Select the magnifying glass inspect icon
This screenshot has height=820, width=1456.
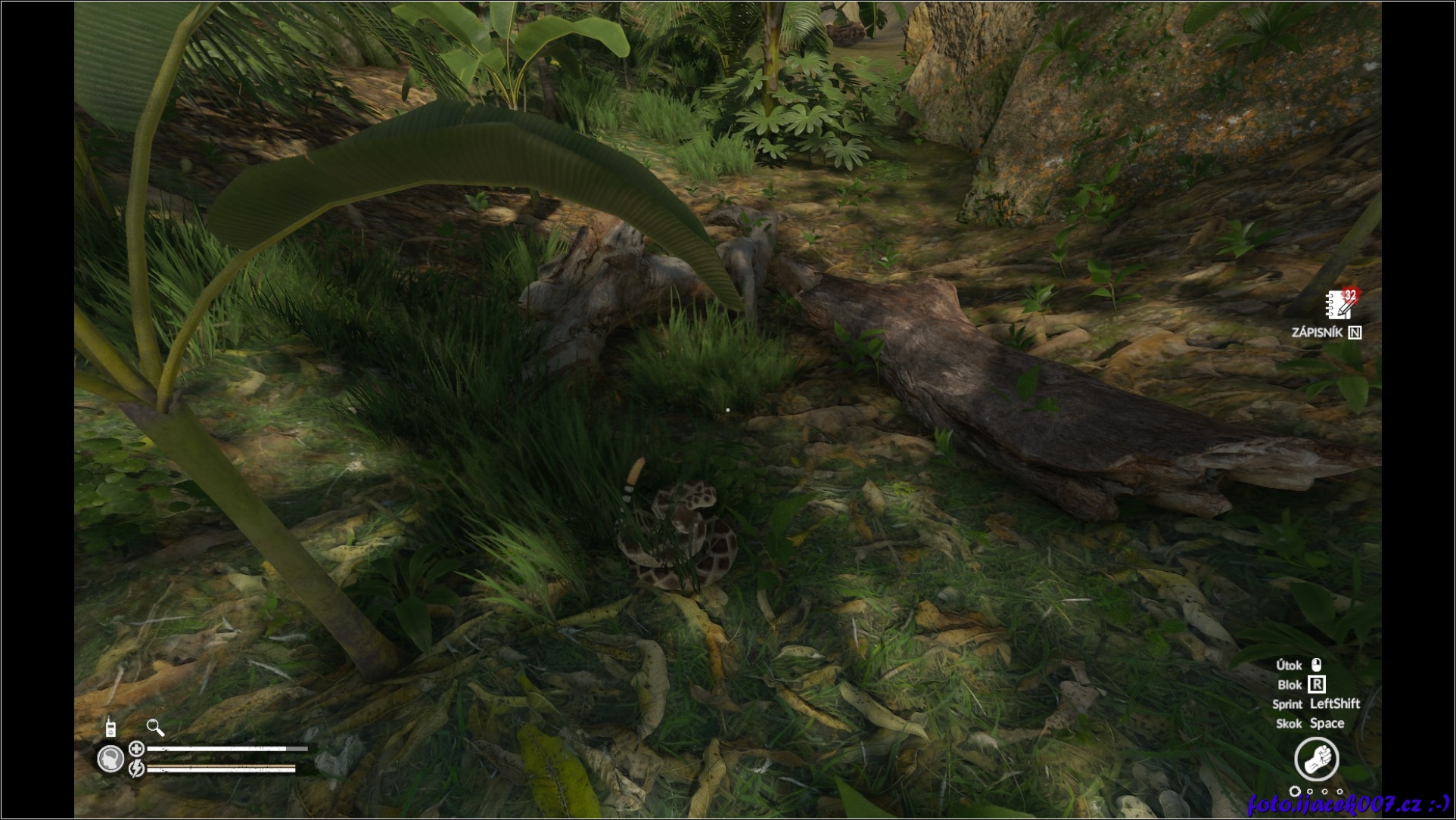coord(155,728)
